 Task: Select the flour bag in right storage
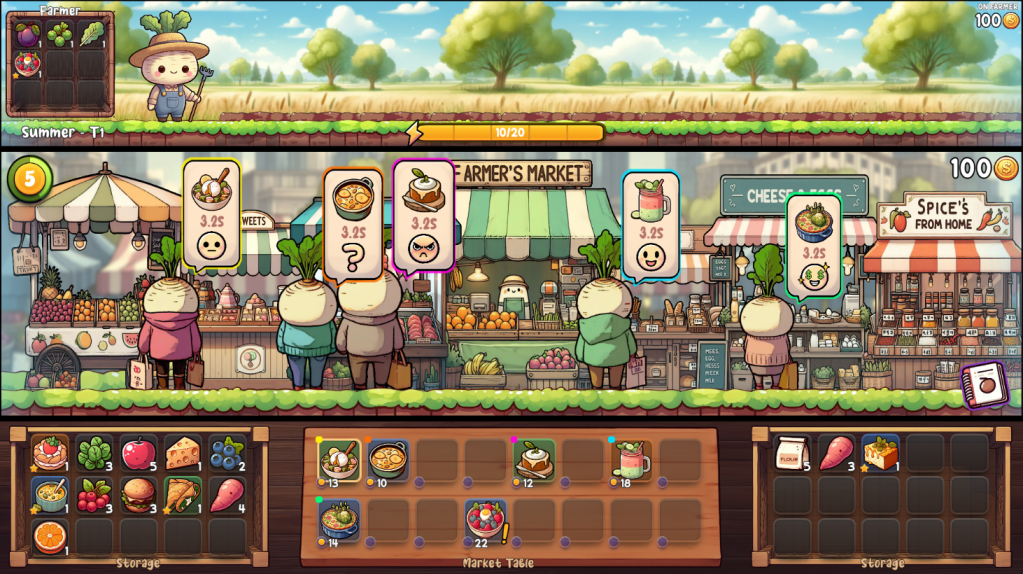pos(792,453)
